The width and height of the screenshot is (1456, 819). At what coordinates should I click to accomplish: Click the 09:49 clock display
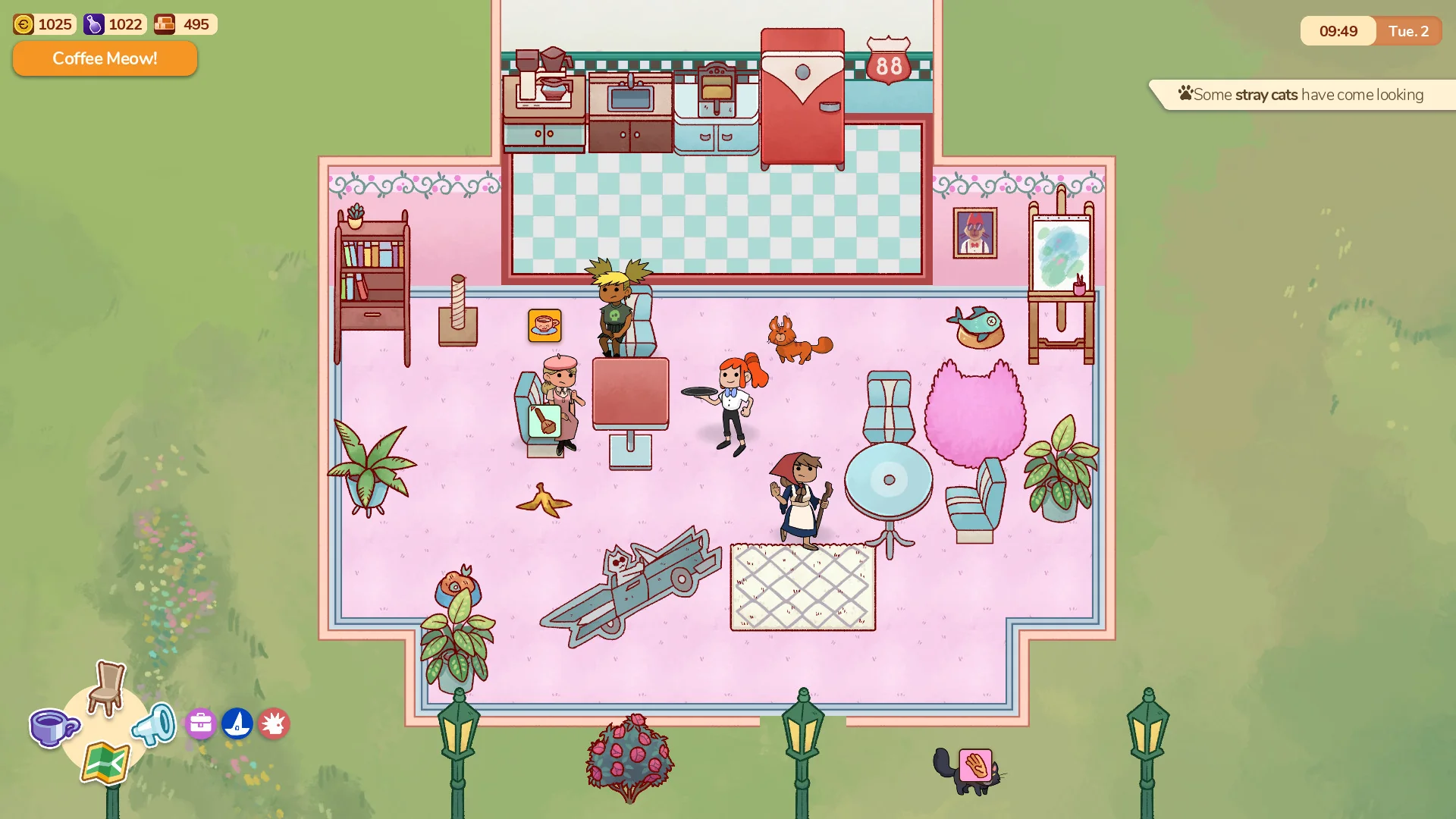pyautogui.click(x=1338, y=31)
